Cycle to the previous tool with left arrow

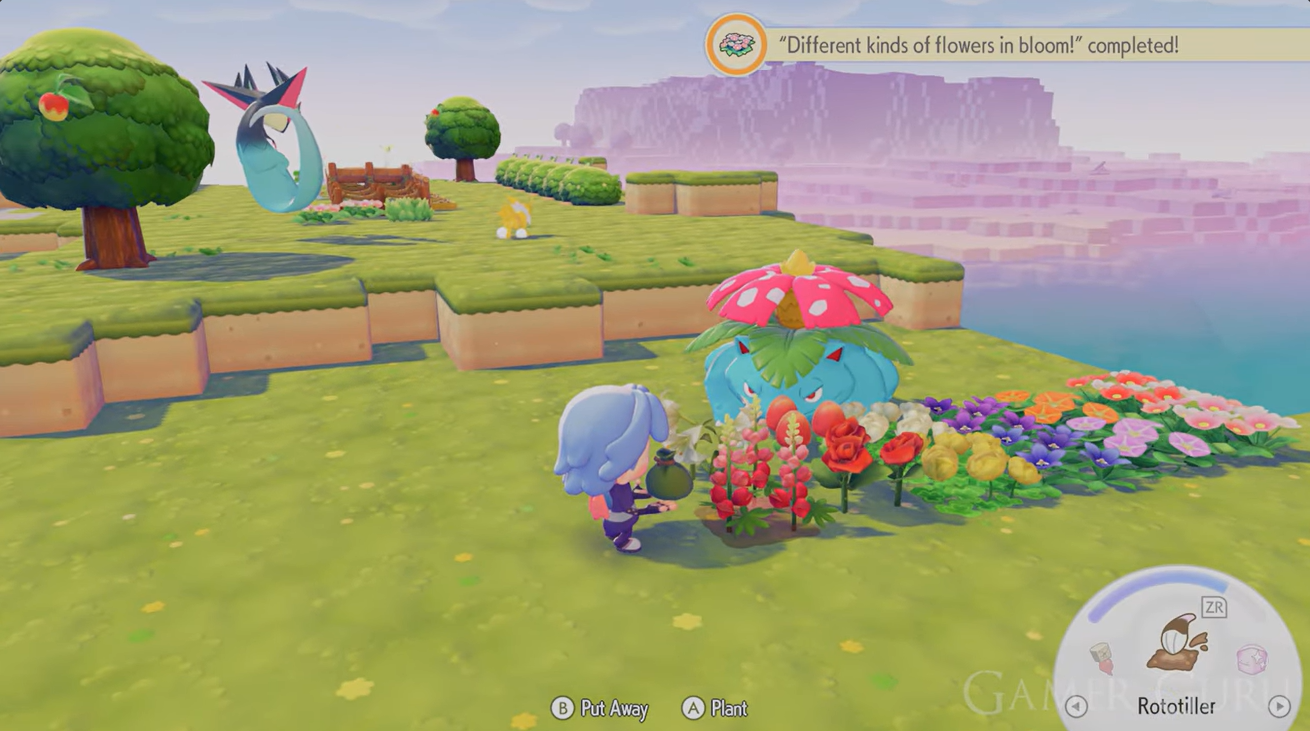pos(1076,706)
